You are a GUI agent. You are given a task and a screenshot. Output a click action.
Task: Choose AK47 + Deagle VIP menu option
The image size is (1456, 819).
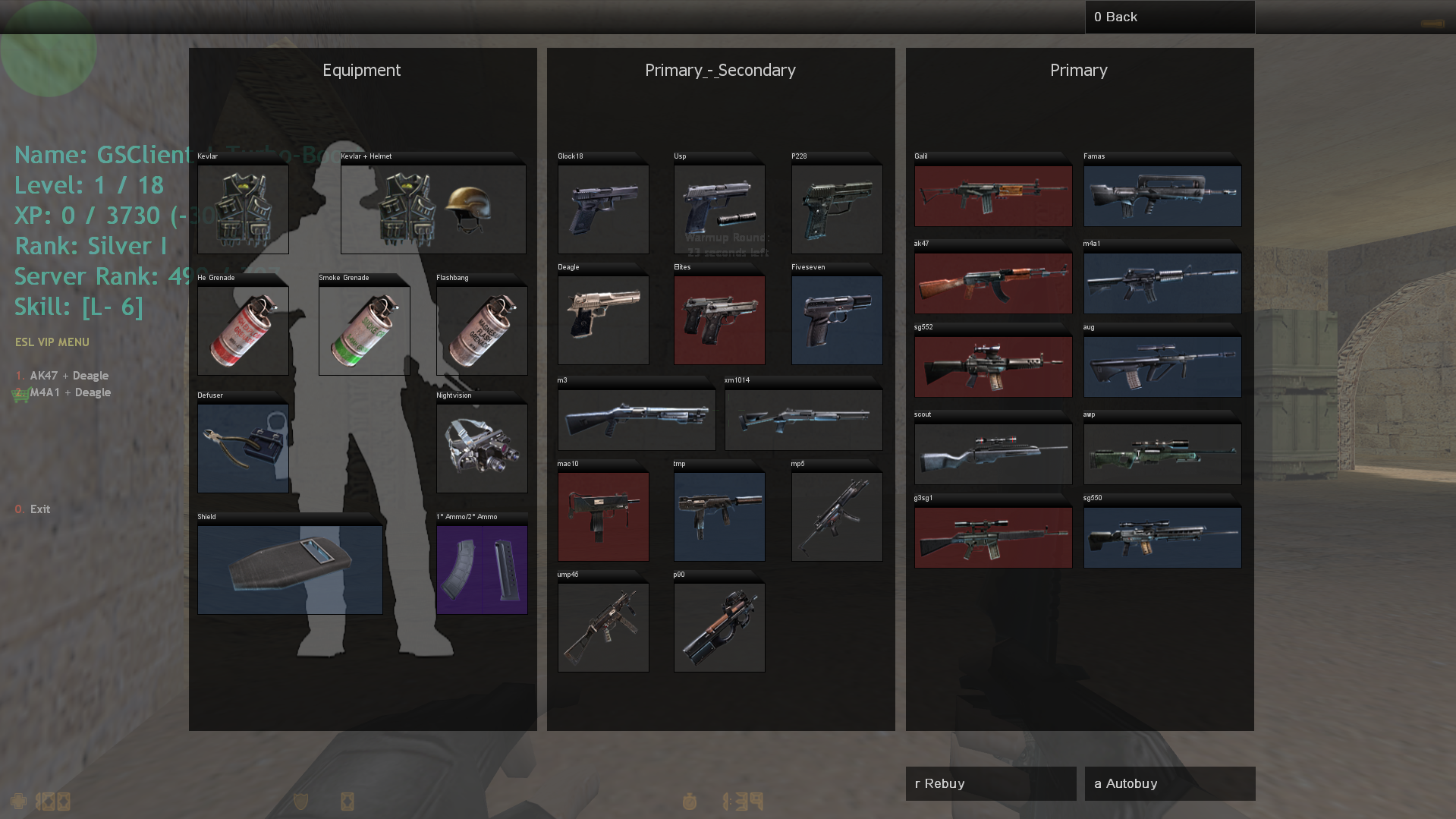[69, 376]
